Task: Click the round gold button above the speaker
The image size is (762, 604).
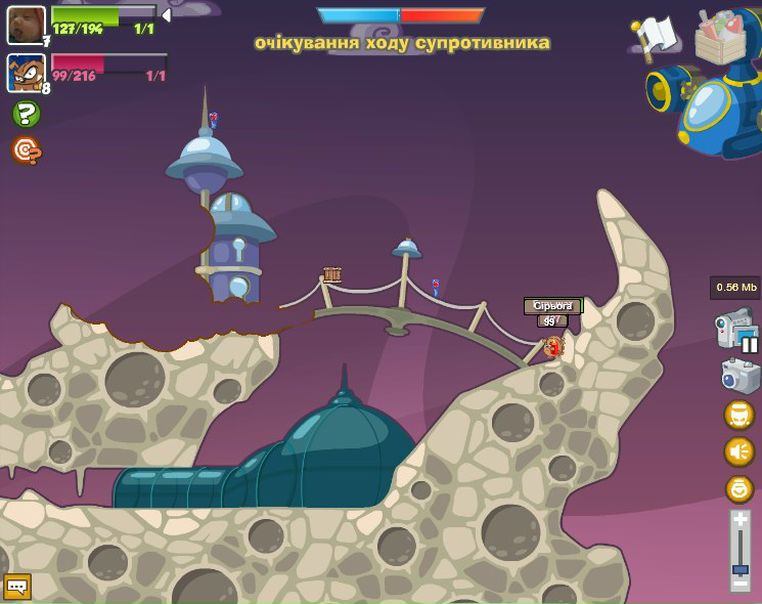Action: tap(740, 415)
